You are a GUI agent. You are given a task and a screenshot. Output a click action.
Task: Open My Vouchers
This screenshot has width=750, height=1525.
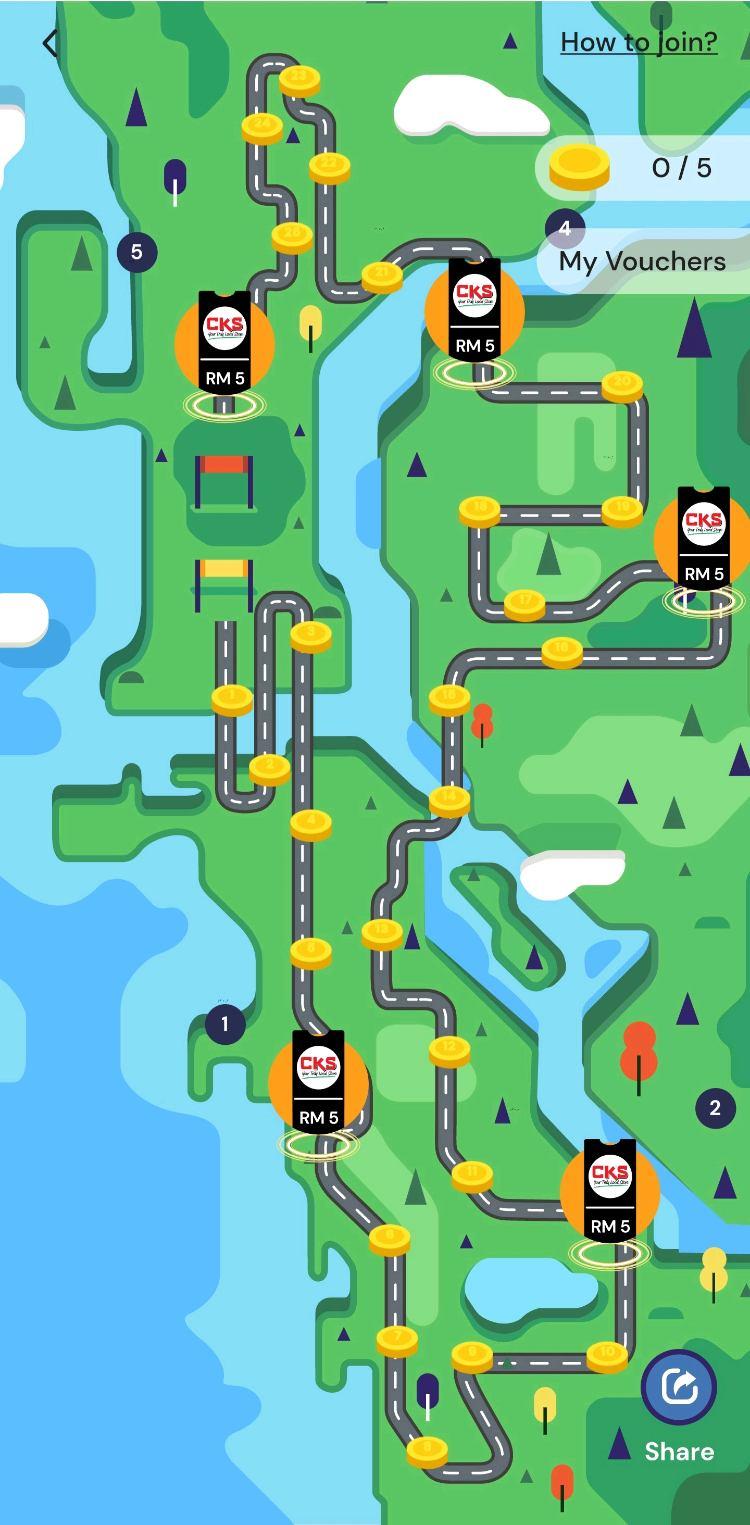tap(642, 261)
